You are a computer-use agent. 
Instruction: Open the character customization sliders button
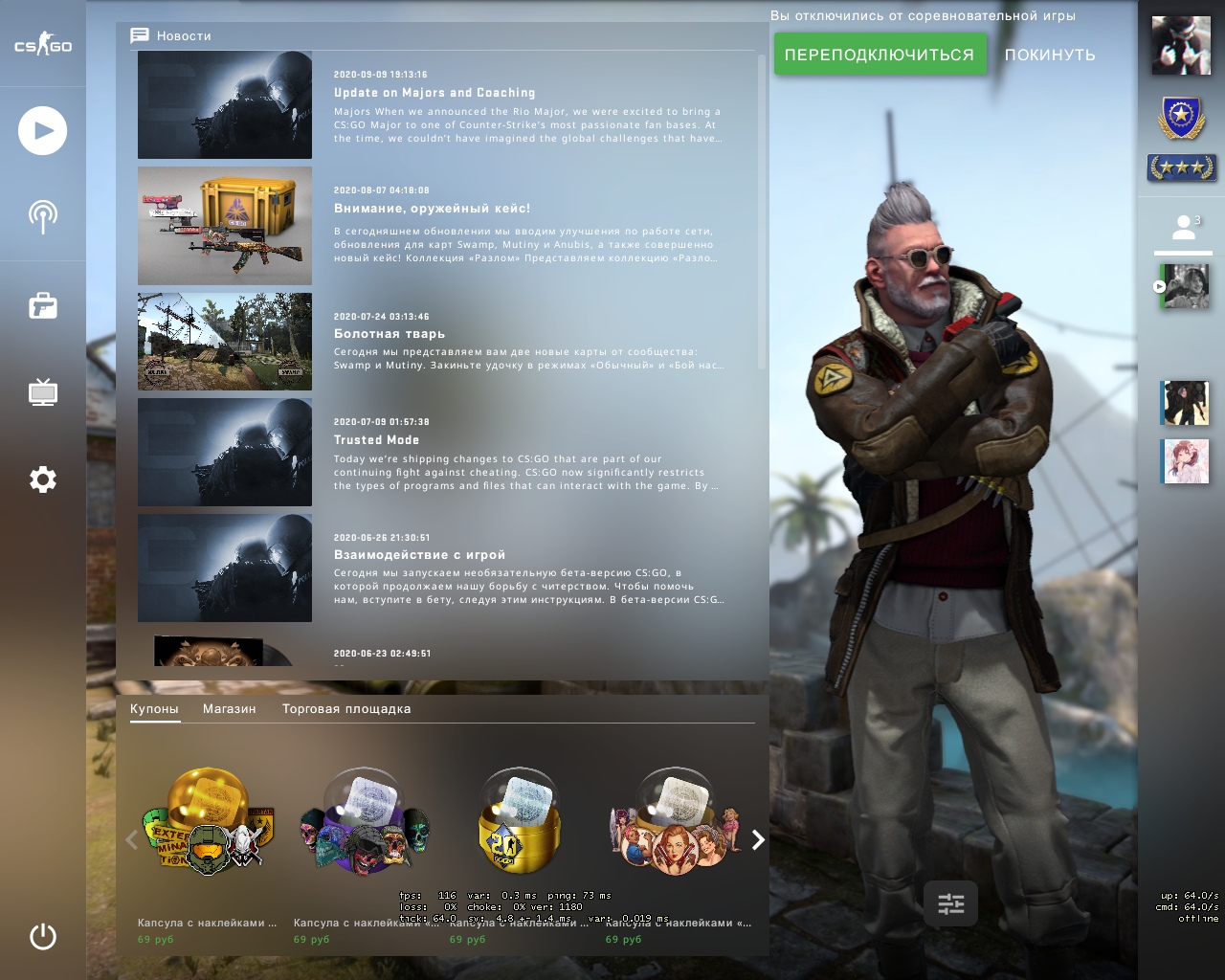tap(950, 904)
